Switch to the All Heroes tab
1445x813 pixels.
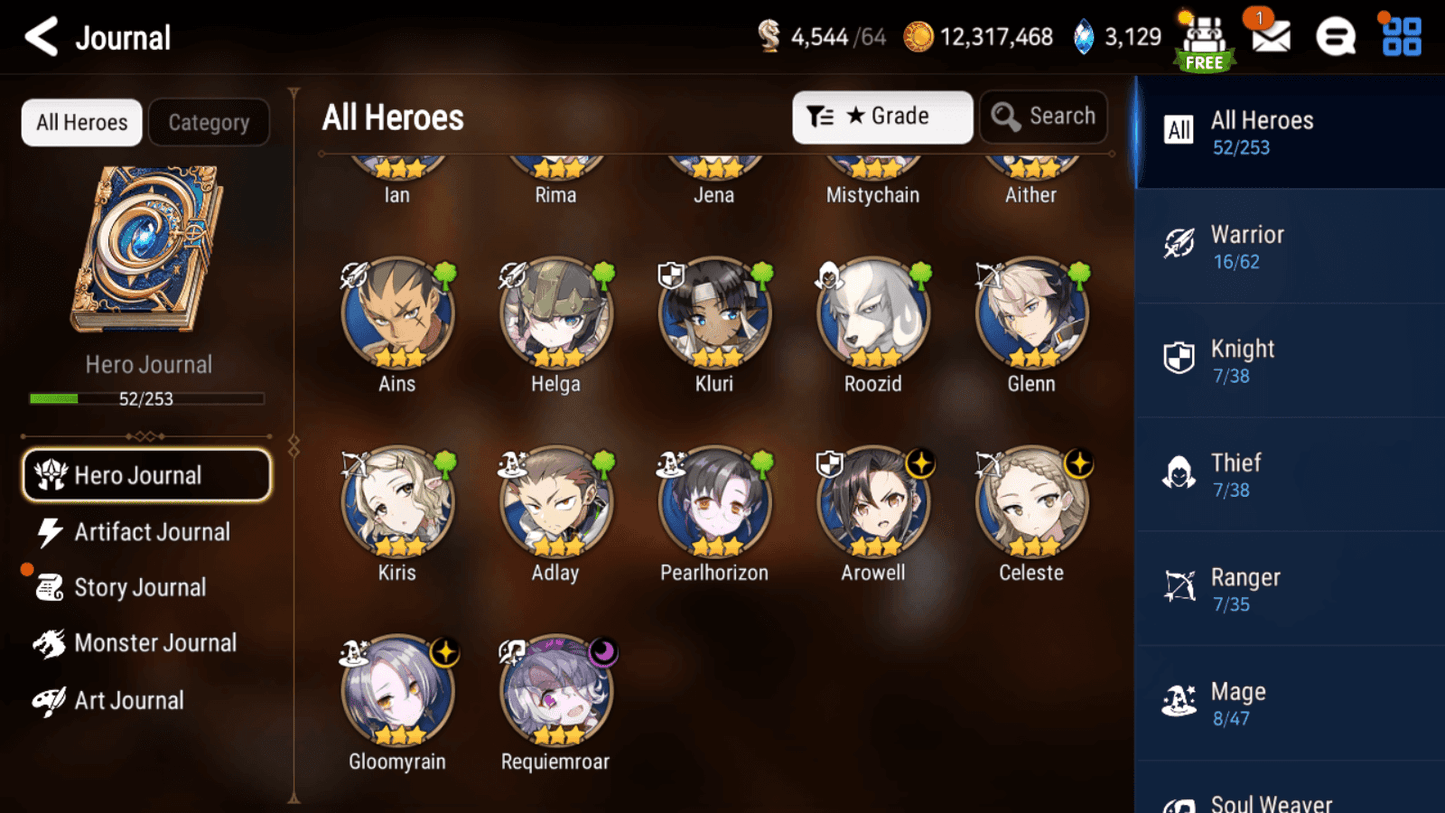(81, 122)
